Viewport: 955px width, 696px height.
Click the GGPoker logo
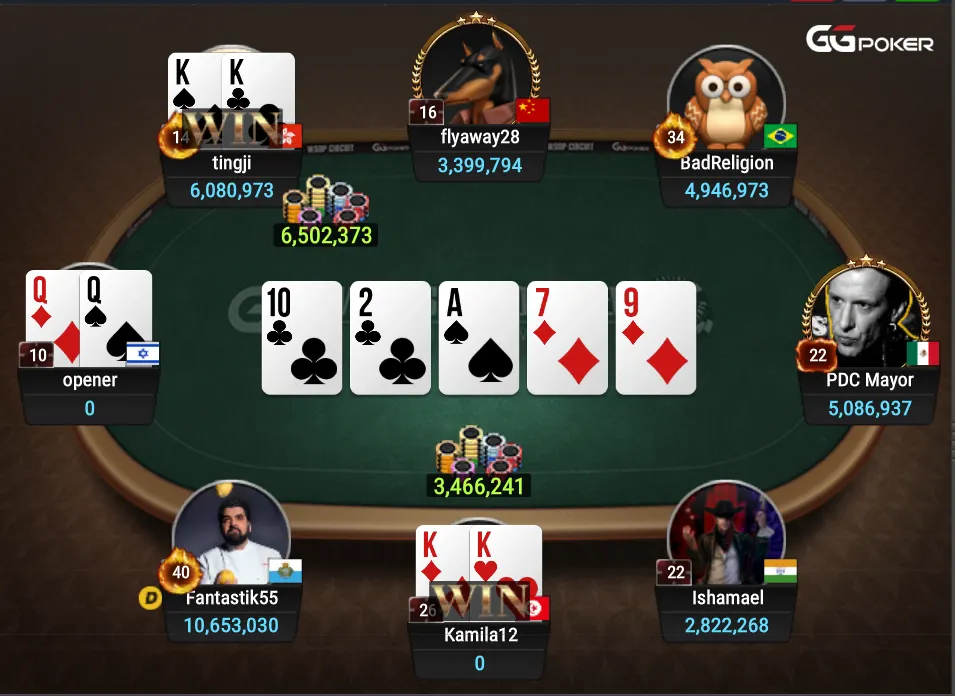point(870,41)
